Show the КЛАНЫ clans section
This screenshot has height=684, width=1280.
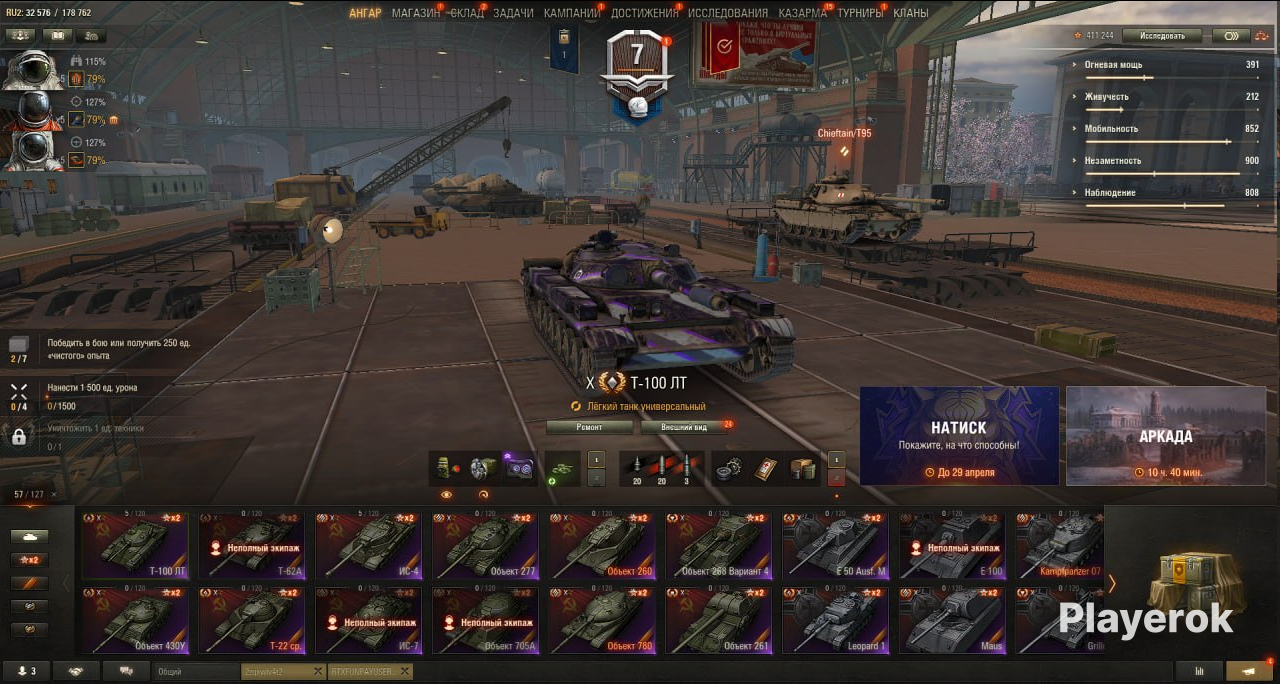click(x=910, y=13)
